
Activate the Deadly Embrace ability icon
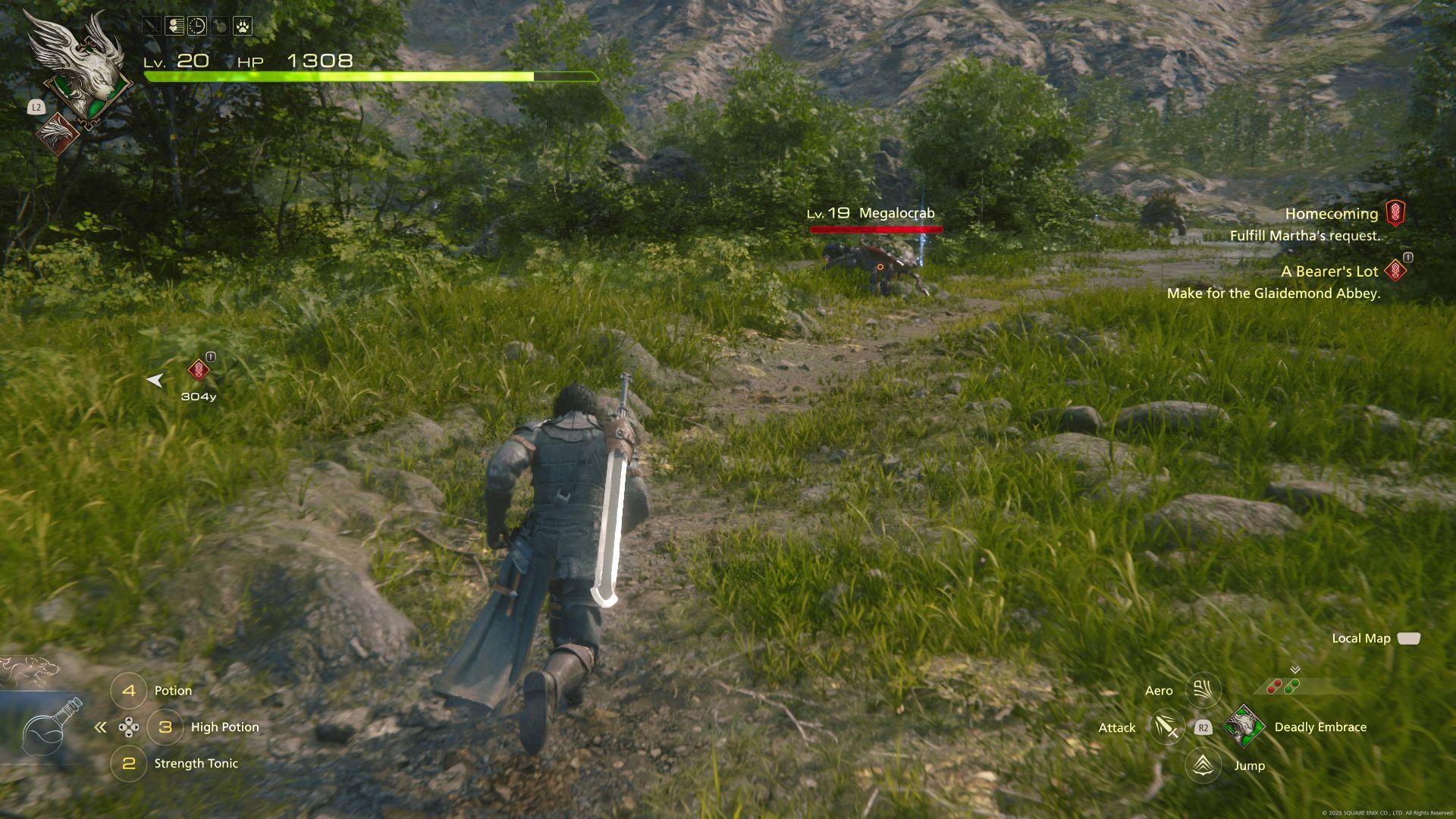click(x=1243, y=726)
